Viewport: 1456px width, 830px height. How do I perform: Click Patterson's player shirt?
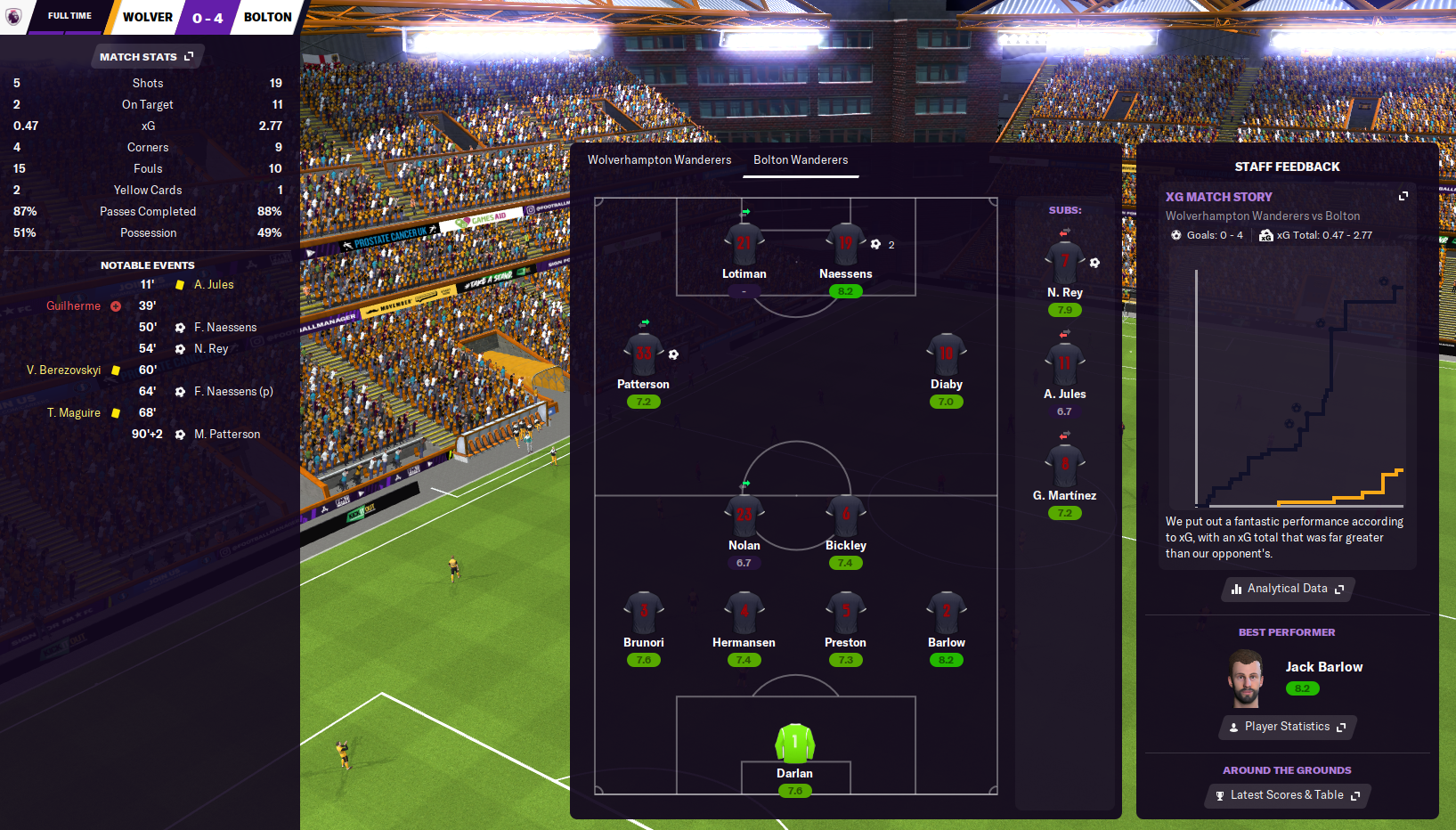point(643,354)
